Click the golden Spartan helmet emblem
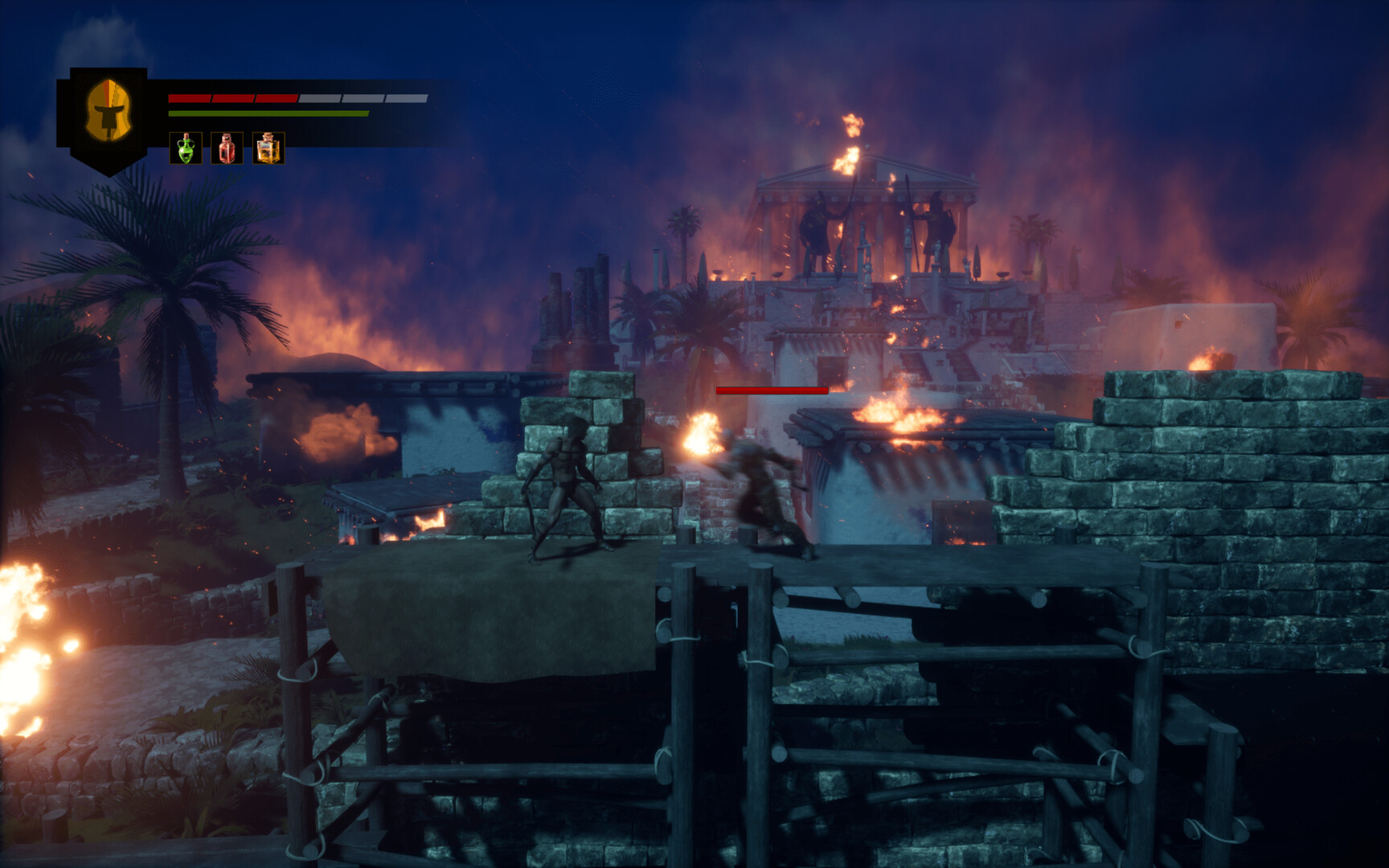Screen dimensions: 1389x868 click(108, 111)
